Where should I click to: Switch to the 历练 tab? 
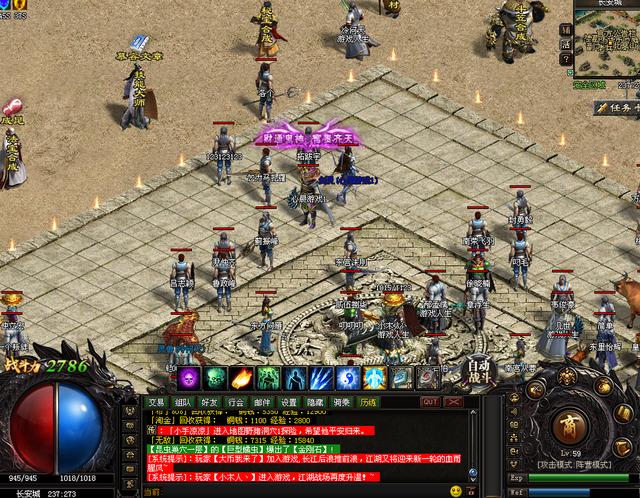point(368,402)
